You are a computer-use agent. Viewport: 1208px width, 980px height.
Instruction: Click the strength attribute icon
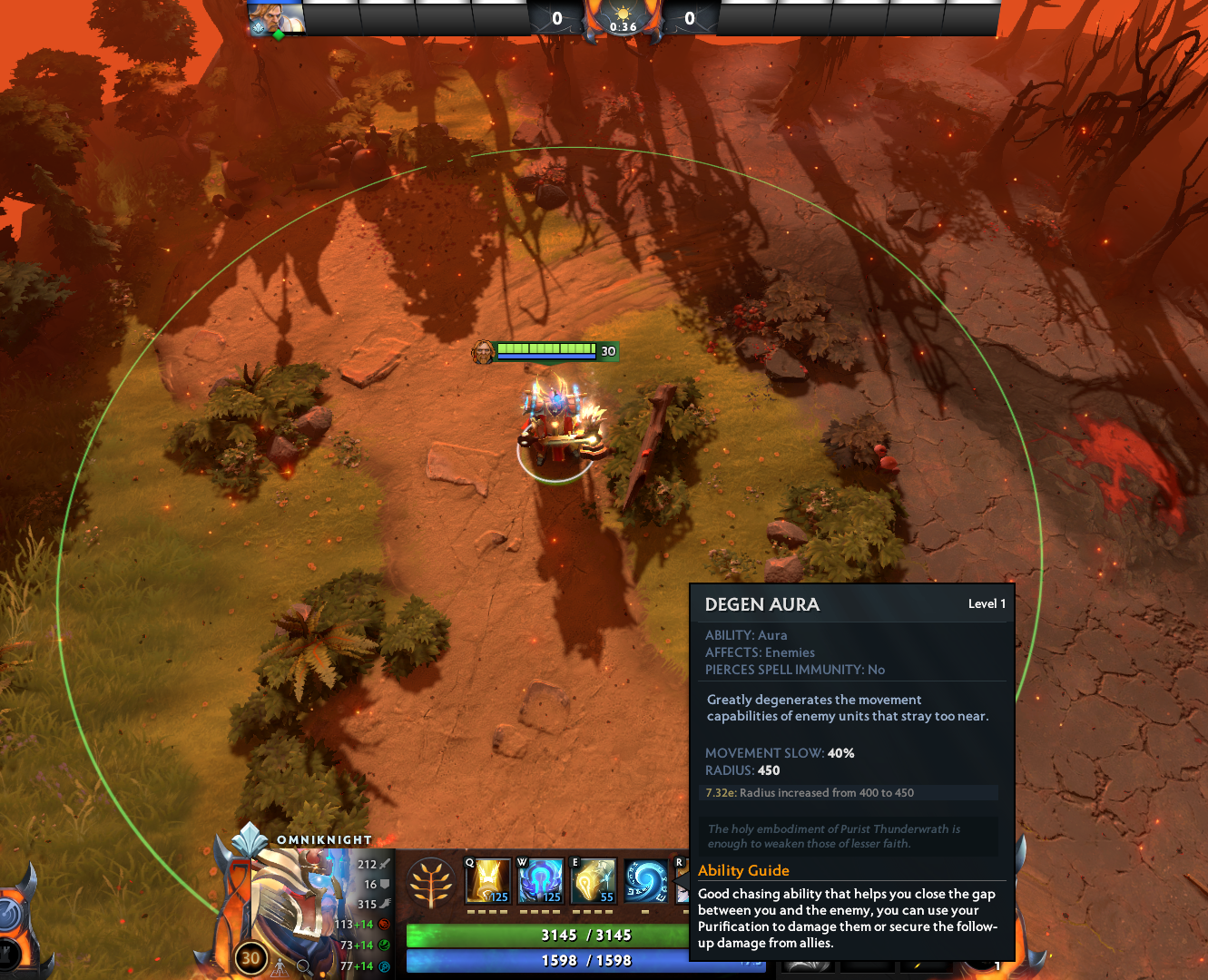coord(382,926)
